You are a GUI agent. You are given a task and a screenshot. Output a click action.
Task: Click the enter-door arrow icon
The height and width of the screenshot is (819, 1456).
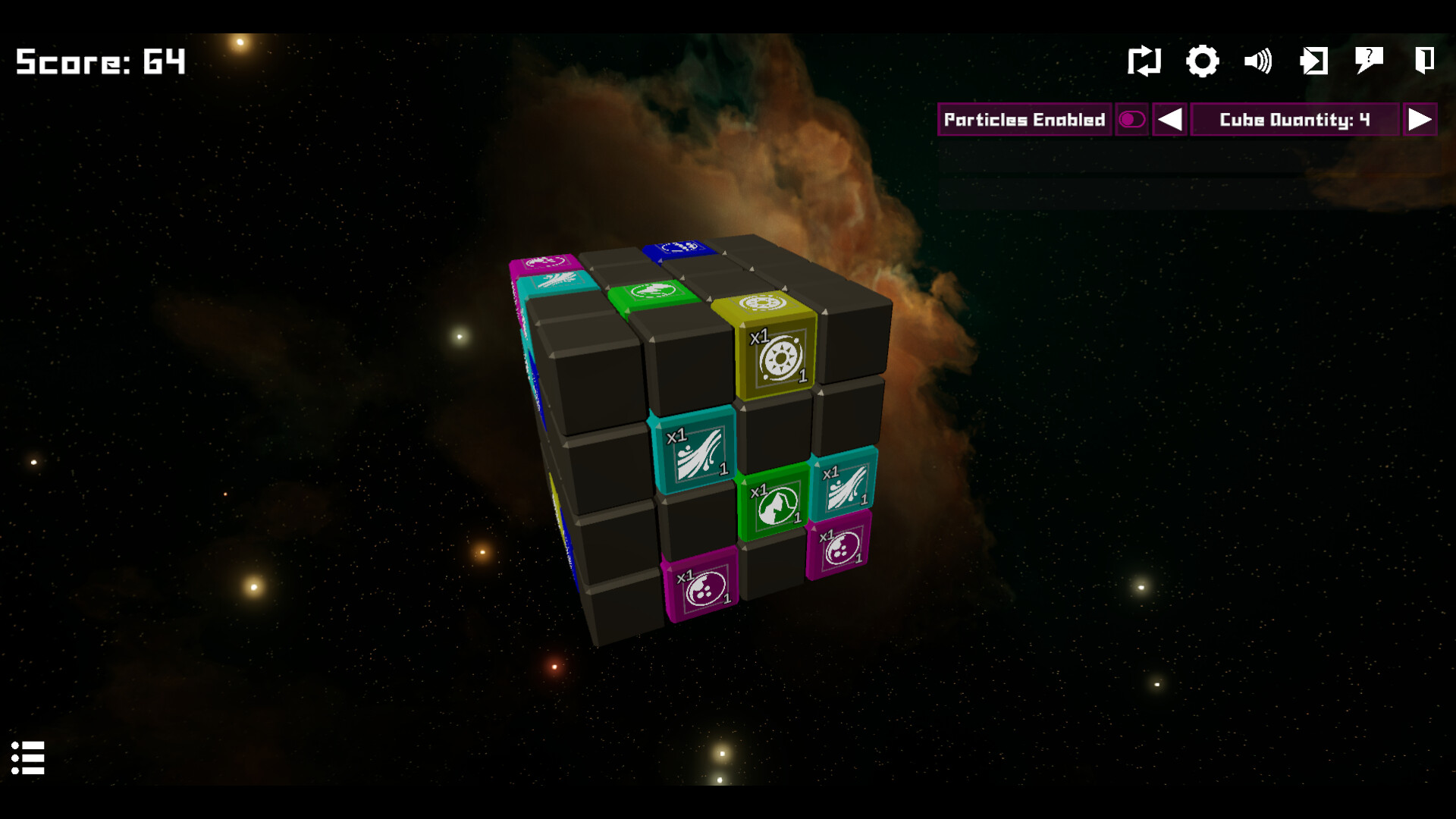(x=1313, y=61)
